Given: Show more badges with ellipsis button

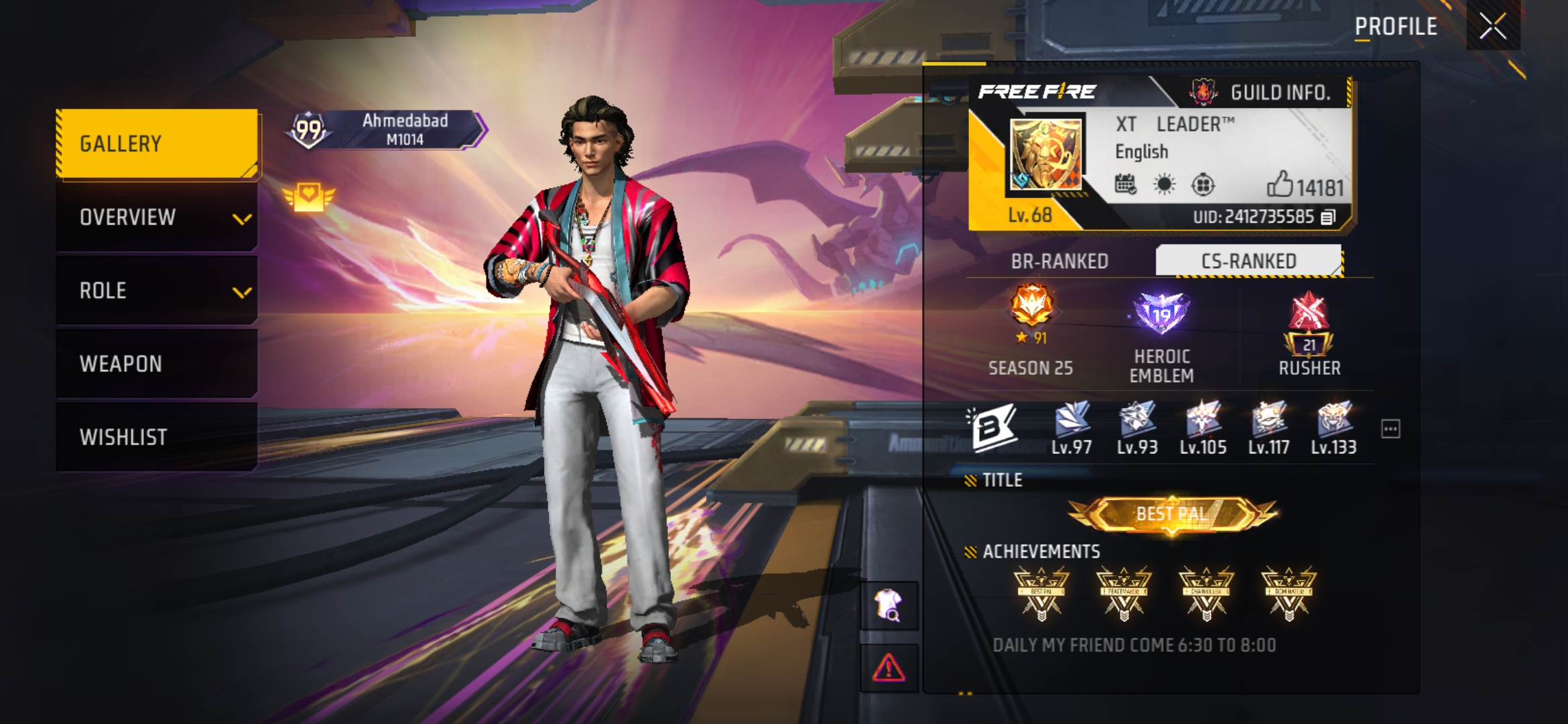Looking at the screenshot, I should click(x=1390, y=429).
